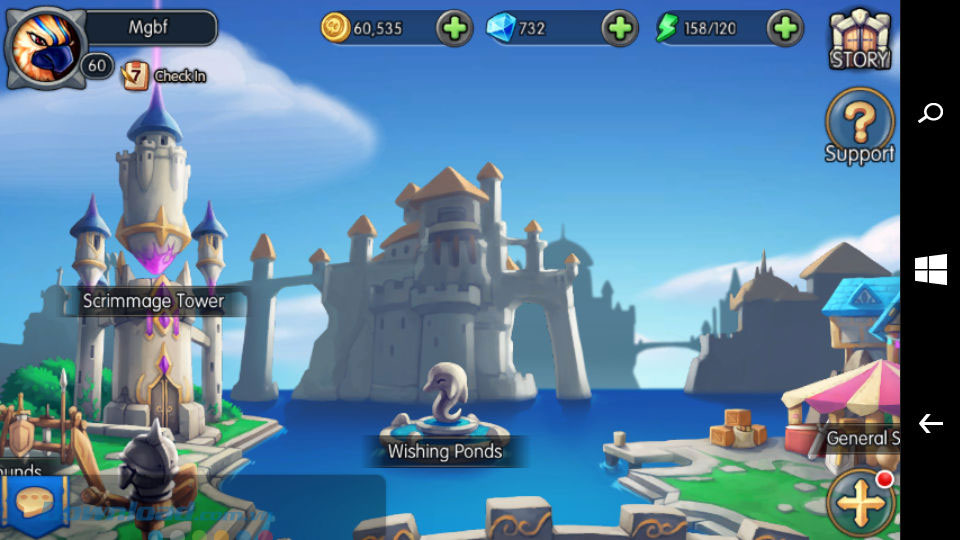Visit the Wishing Ponds
The image size is (960, 540).
tap(444, 450)
